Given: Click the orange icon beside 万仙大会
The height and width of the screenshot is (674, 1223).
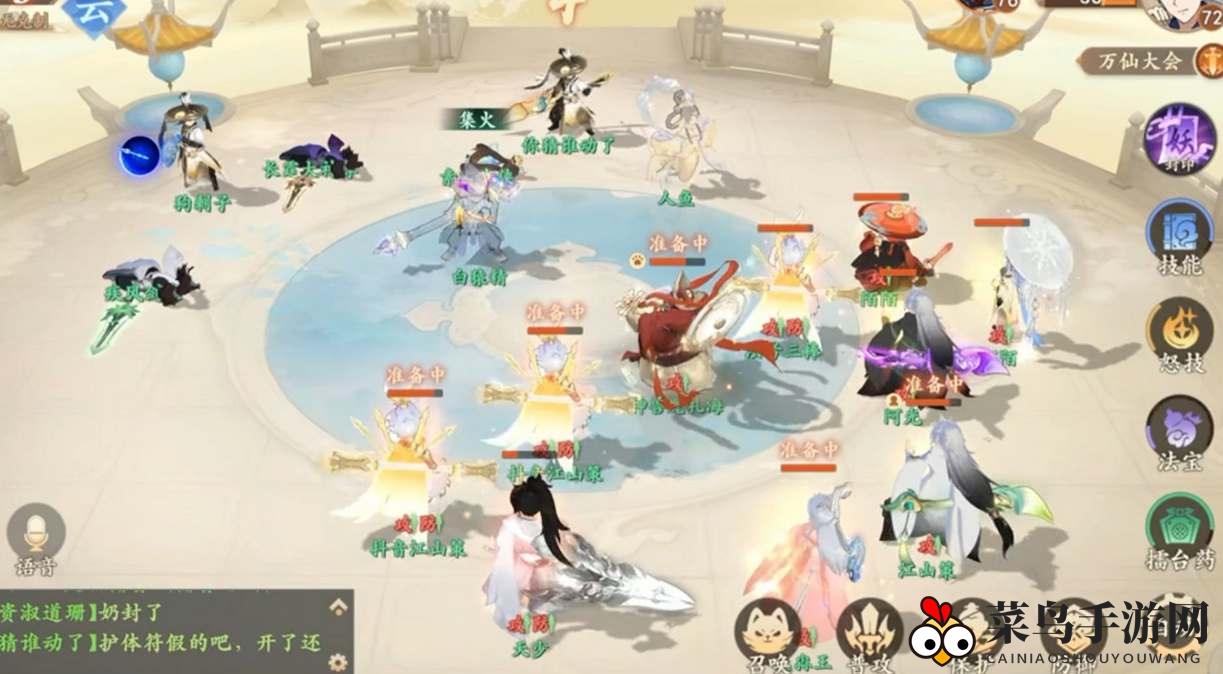Looking at the screenshot, I should [x=1207, y=61].
